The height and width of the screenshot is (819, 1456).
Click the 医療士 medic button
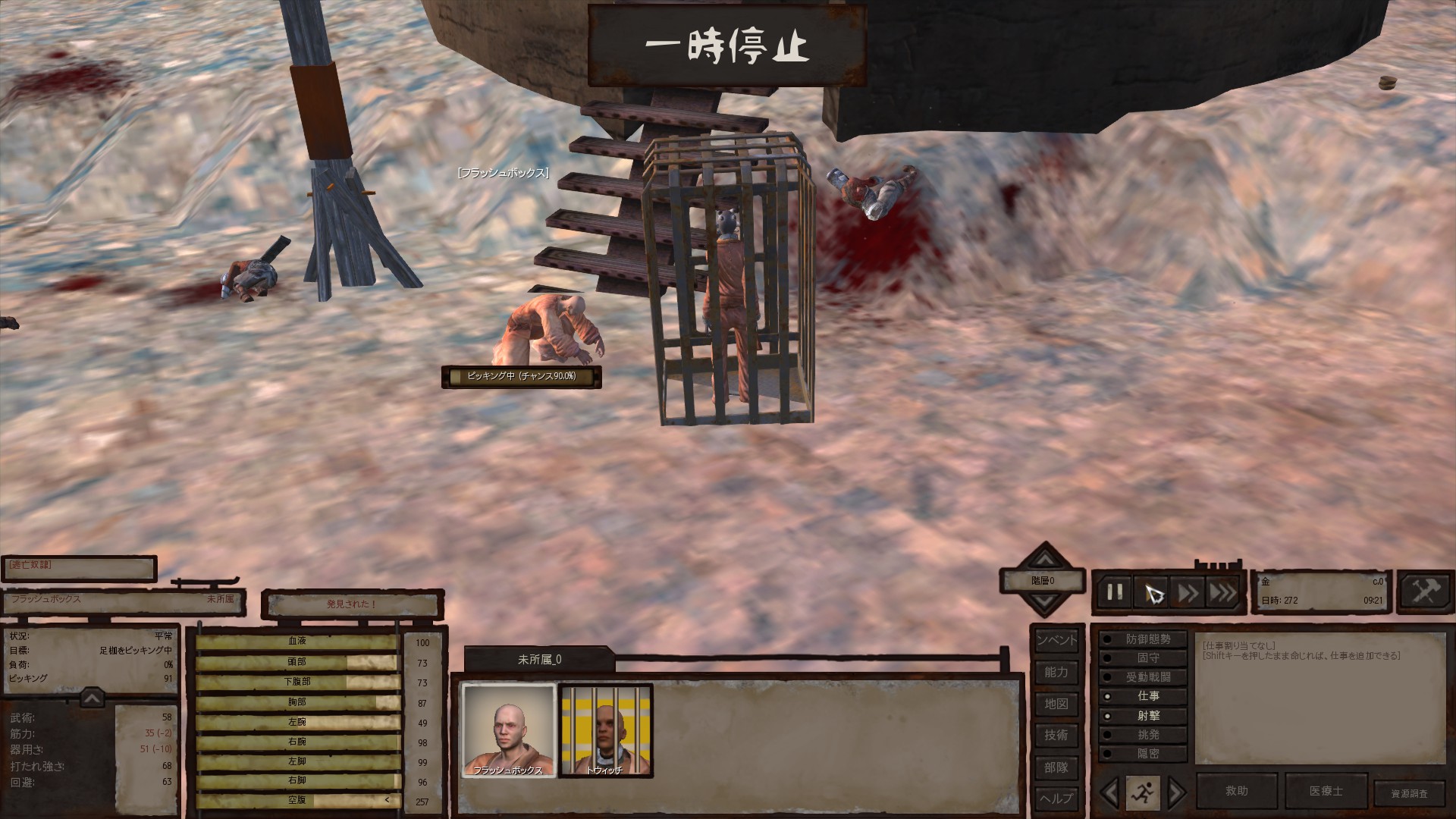[1326, 791]
